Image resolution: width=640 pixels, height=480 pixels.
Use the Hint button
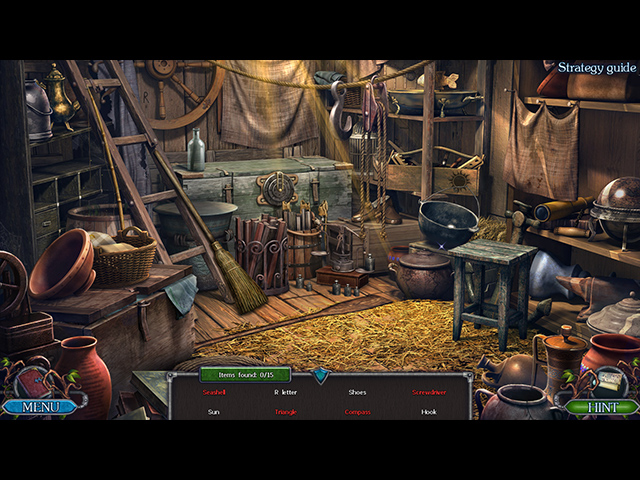tap(601, 407)
